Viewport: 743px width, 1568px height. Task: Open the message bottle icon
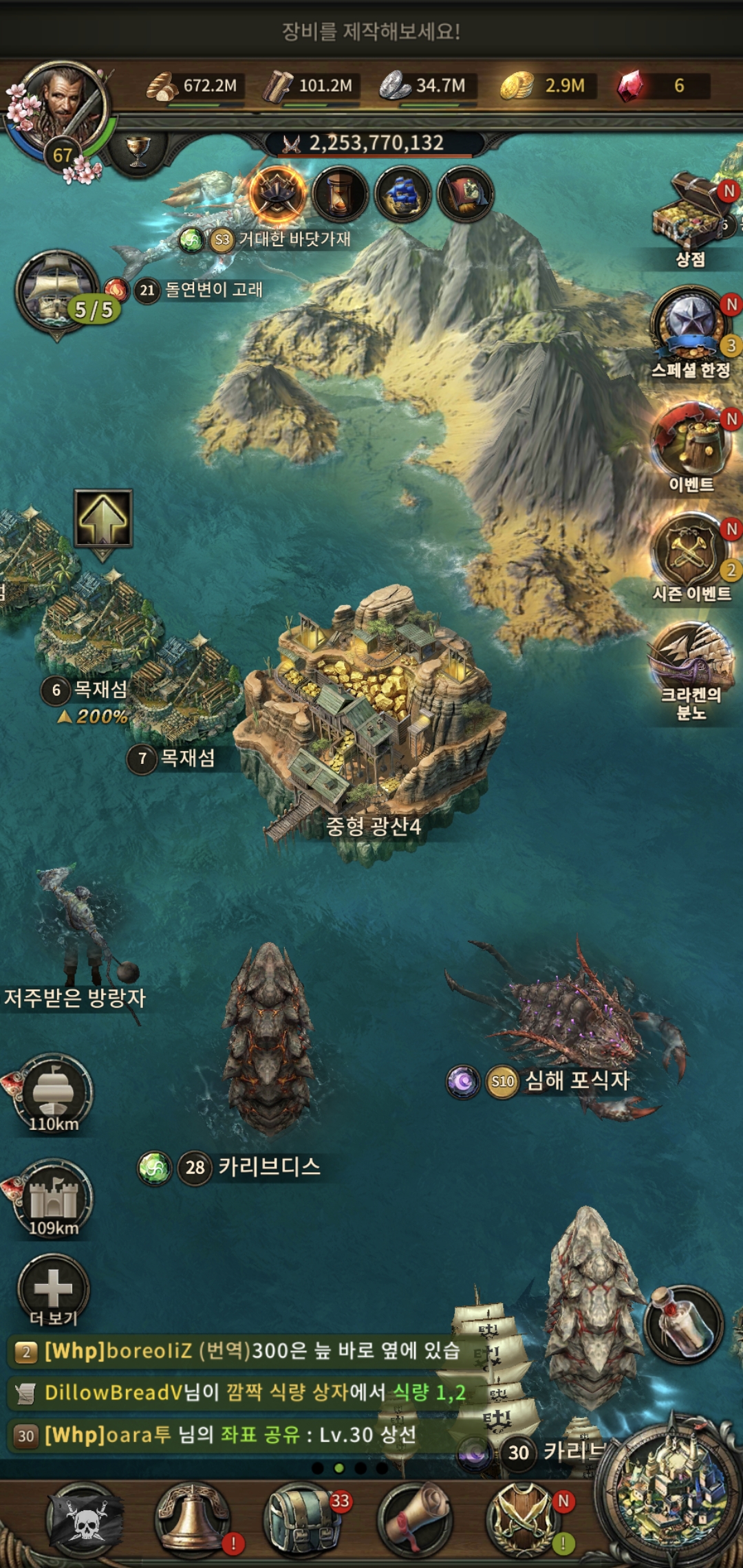click(682, 1324)
